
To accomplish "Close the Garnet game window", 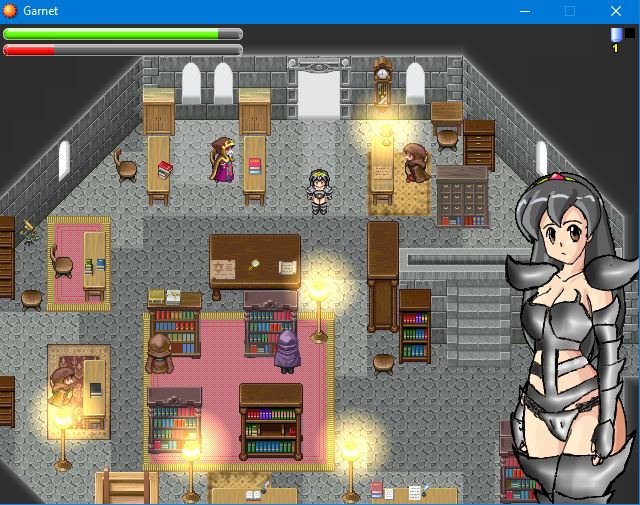I will 616,11.
